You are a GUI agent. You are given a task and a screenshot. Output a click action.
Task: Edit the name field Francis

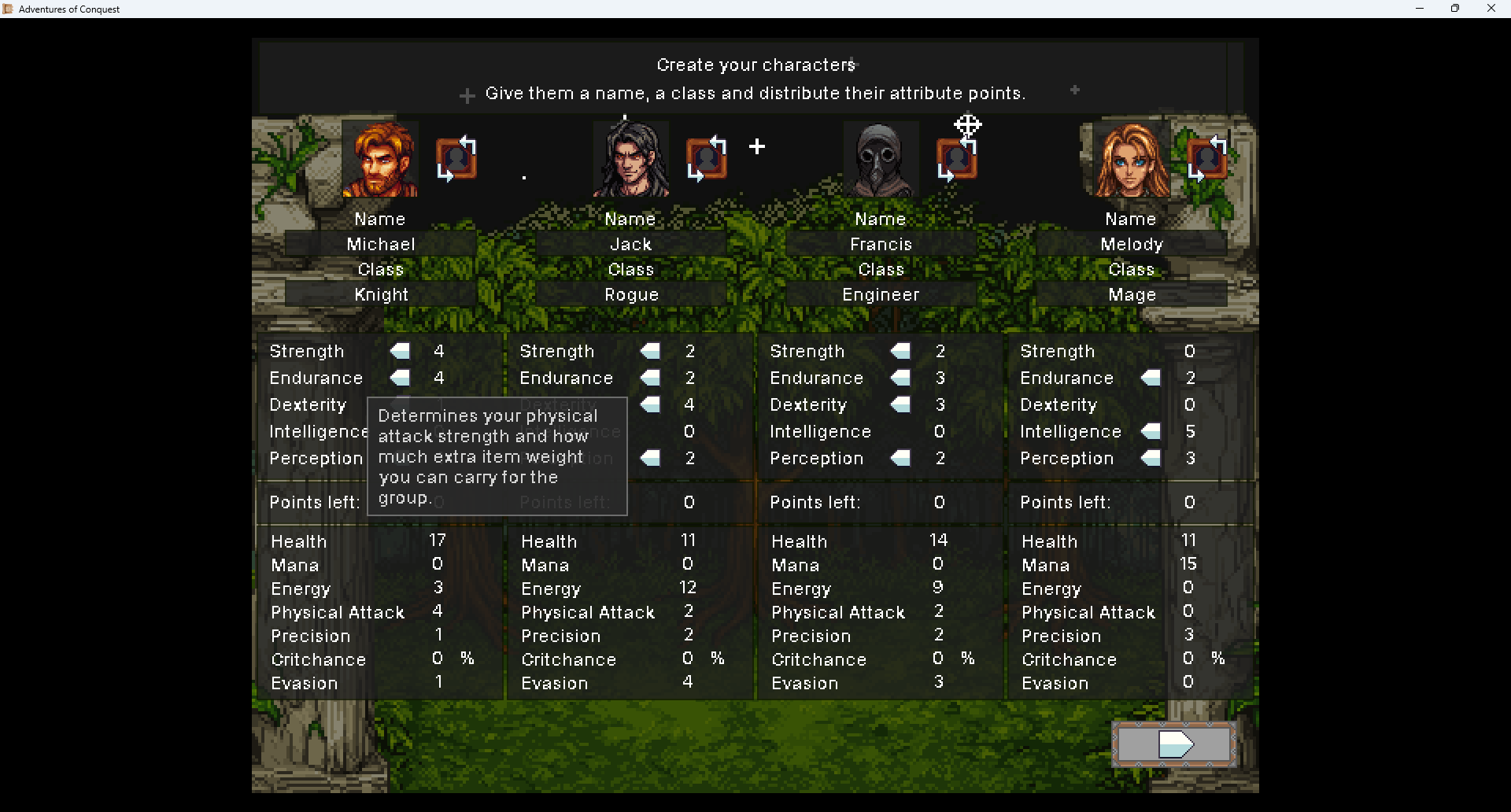(x=881, y=245)
